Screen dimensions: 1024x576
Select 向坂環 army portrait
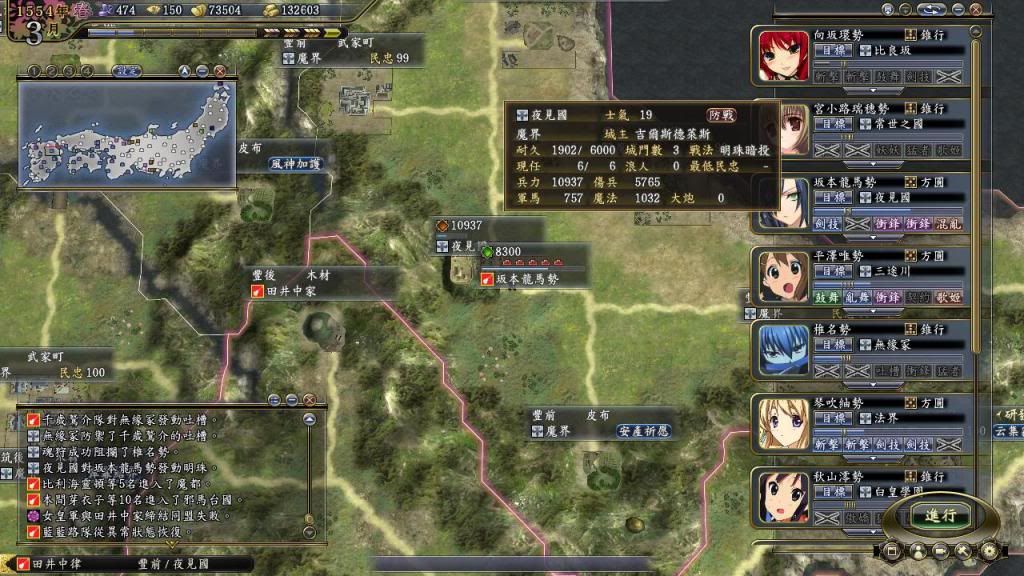pos(783,56)
